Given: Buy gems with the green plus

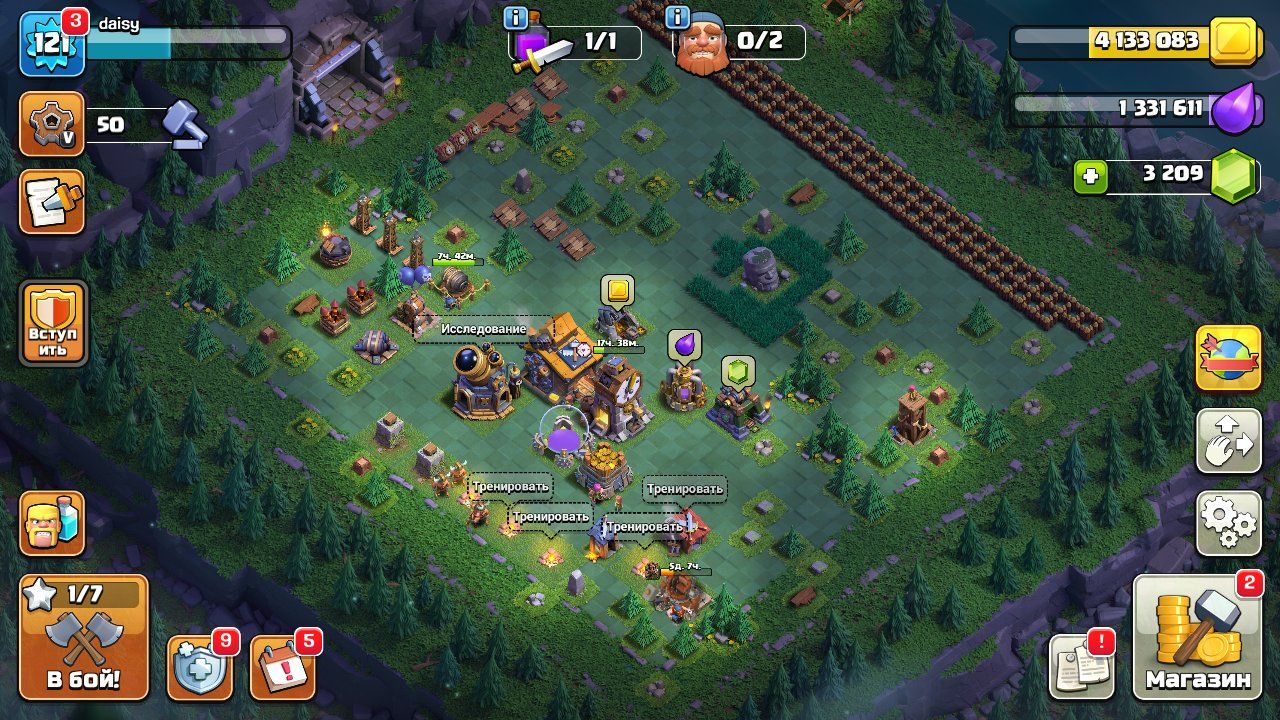Looking at the screenshot, I should click(x=1090, y=178).
